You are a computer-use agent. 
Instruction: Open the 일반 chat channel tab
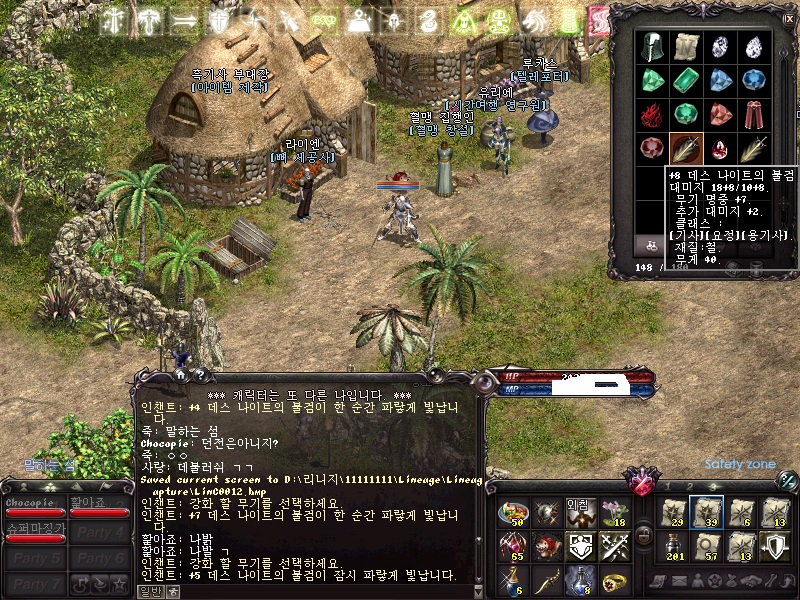150,590
